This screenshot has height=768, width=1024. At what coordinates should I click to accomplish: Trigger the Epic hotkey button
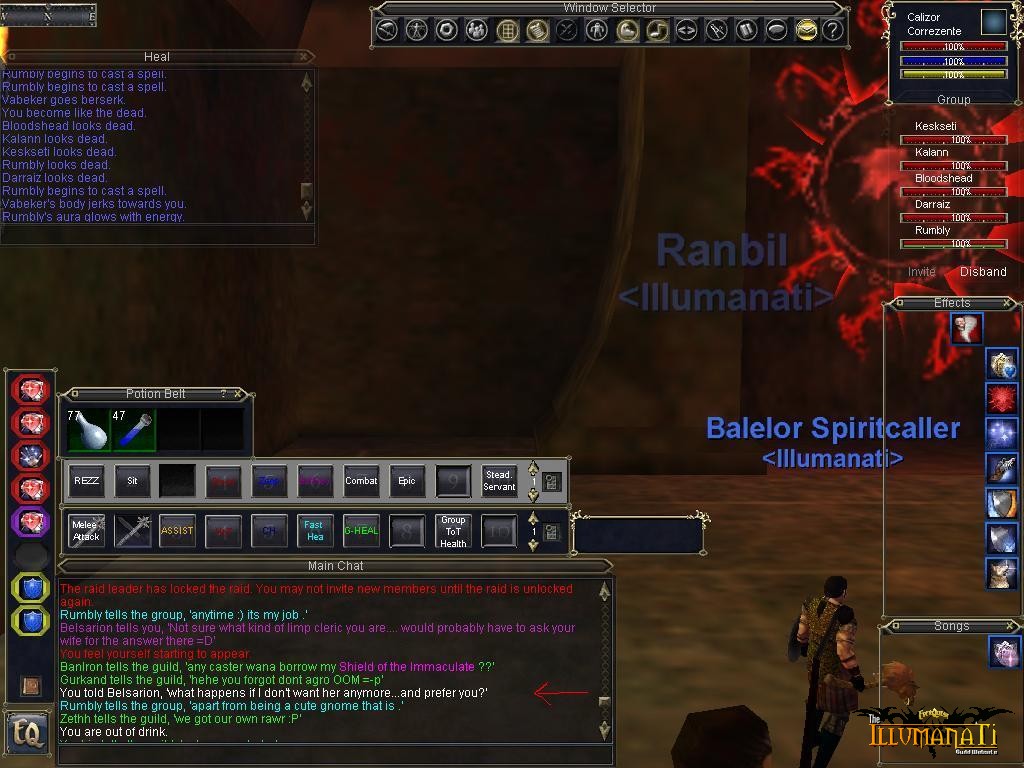(407, 481)
